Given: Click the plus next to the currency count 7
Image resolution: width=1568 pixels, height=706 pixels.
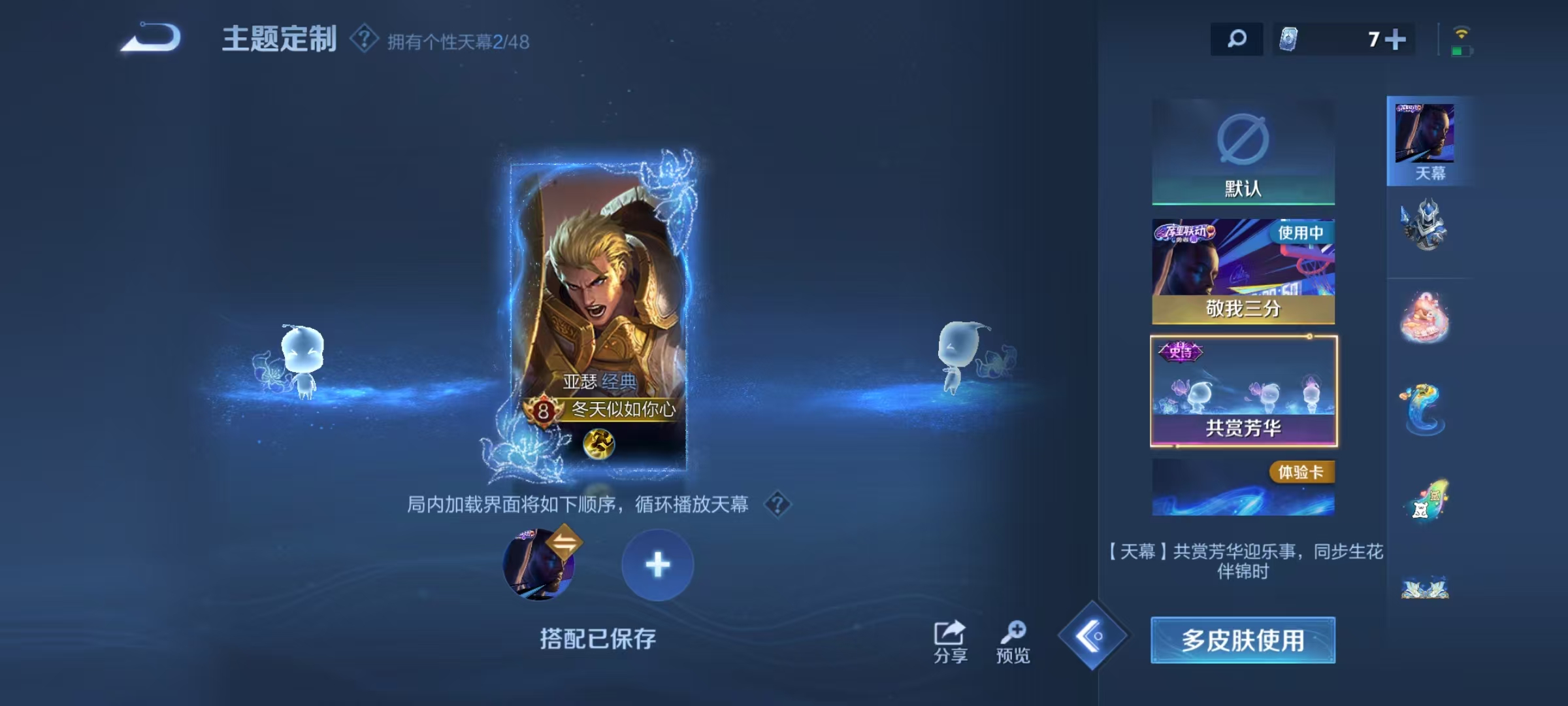Looking at the screenshot, I should (1396, 40).
